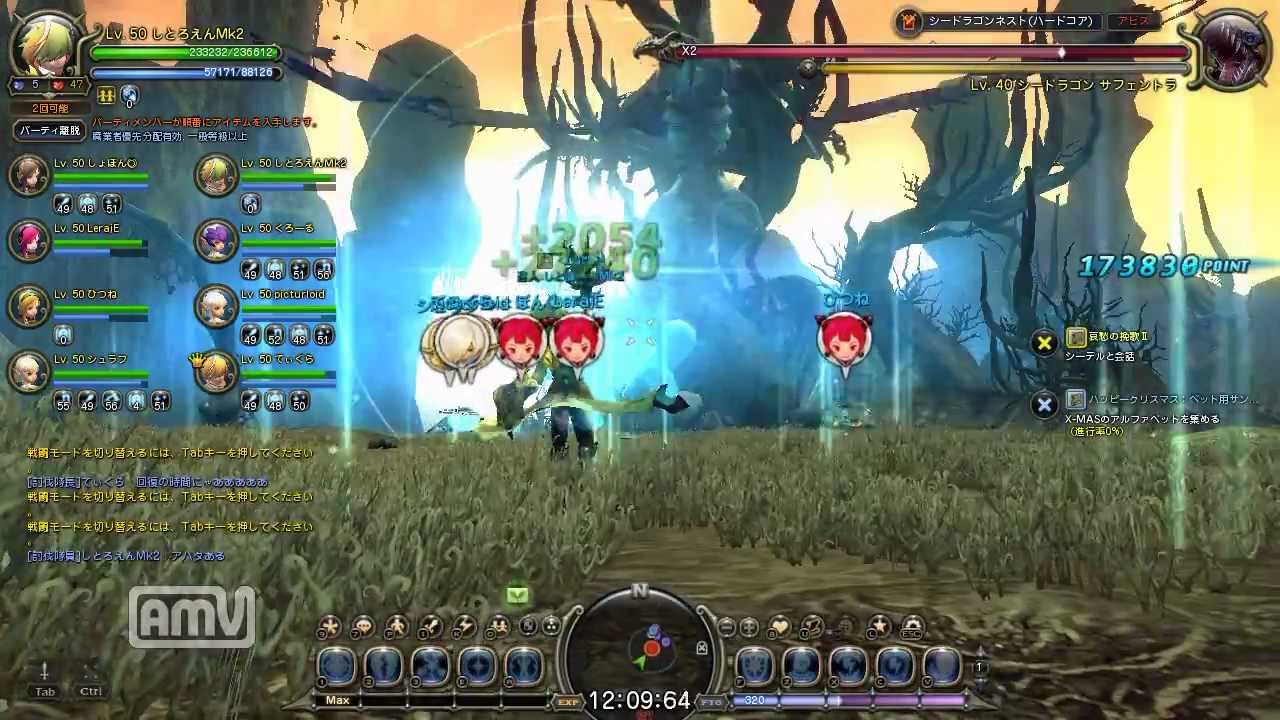Open the speech bubble community menu icon
Viewport: 1280px width, 720px height.
(362, 627)
